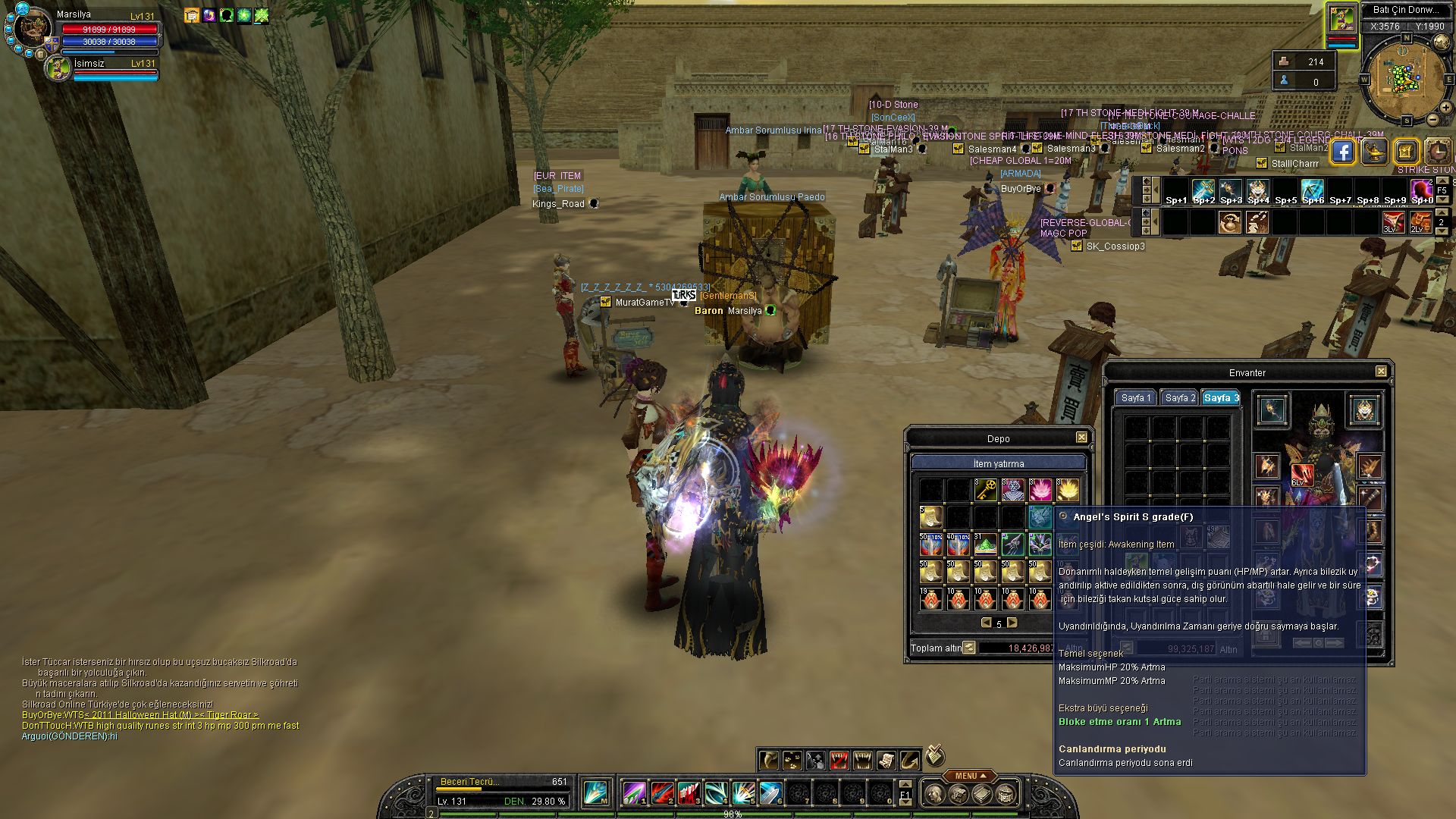Open the clock icon beside the minimap
Viewport: 1456px width, 819px height.
(x=1437, y=152)
